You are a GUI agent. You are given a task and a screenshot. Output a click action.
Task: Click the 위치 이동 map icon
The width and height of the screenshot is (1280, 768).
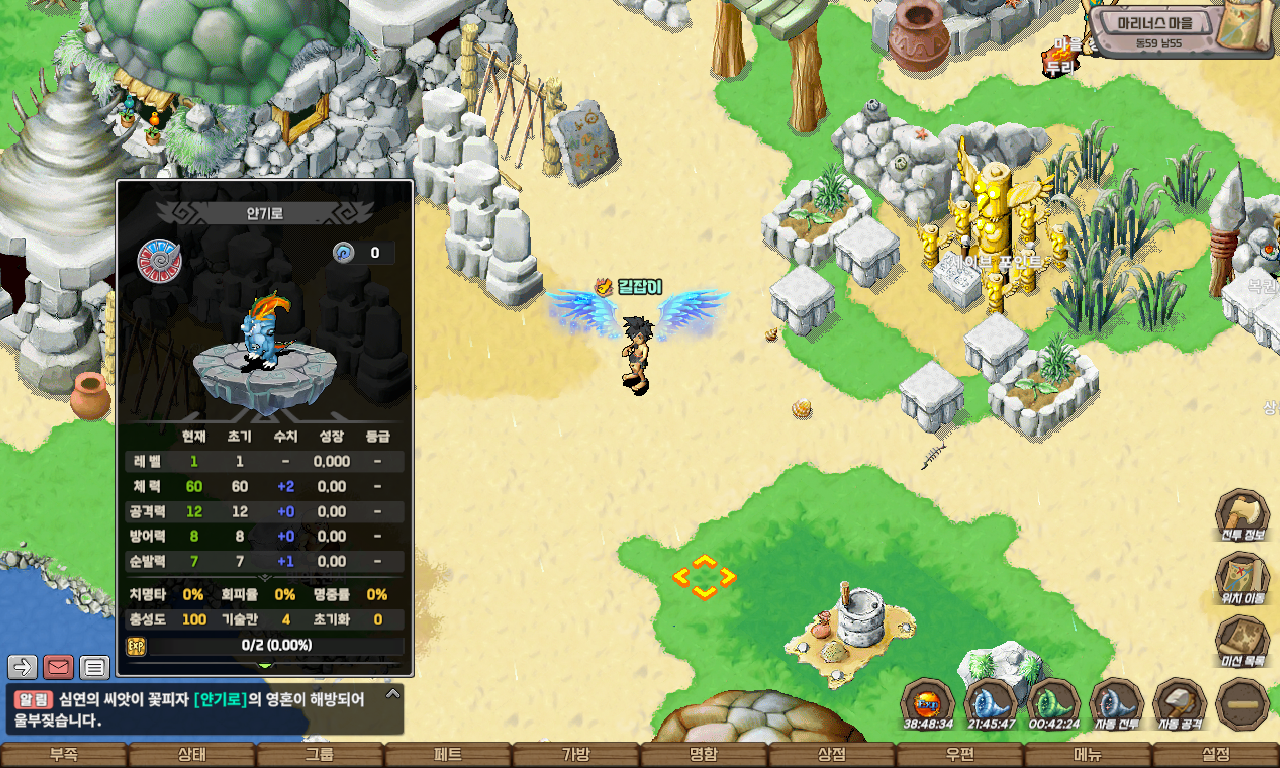pos(1243,579)
